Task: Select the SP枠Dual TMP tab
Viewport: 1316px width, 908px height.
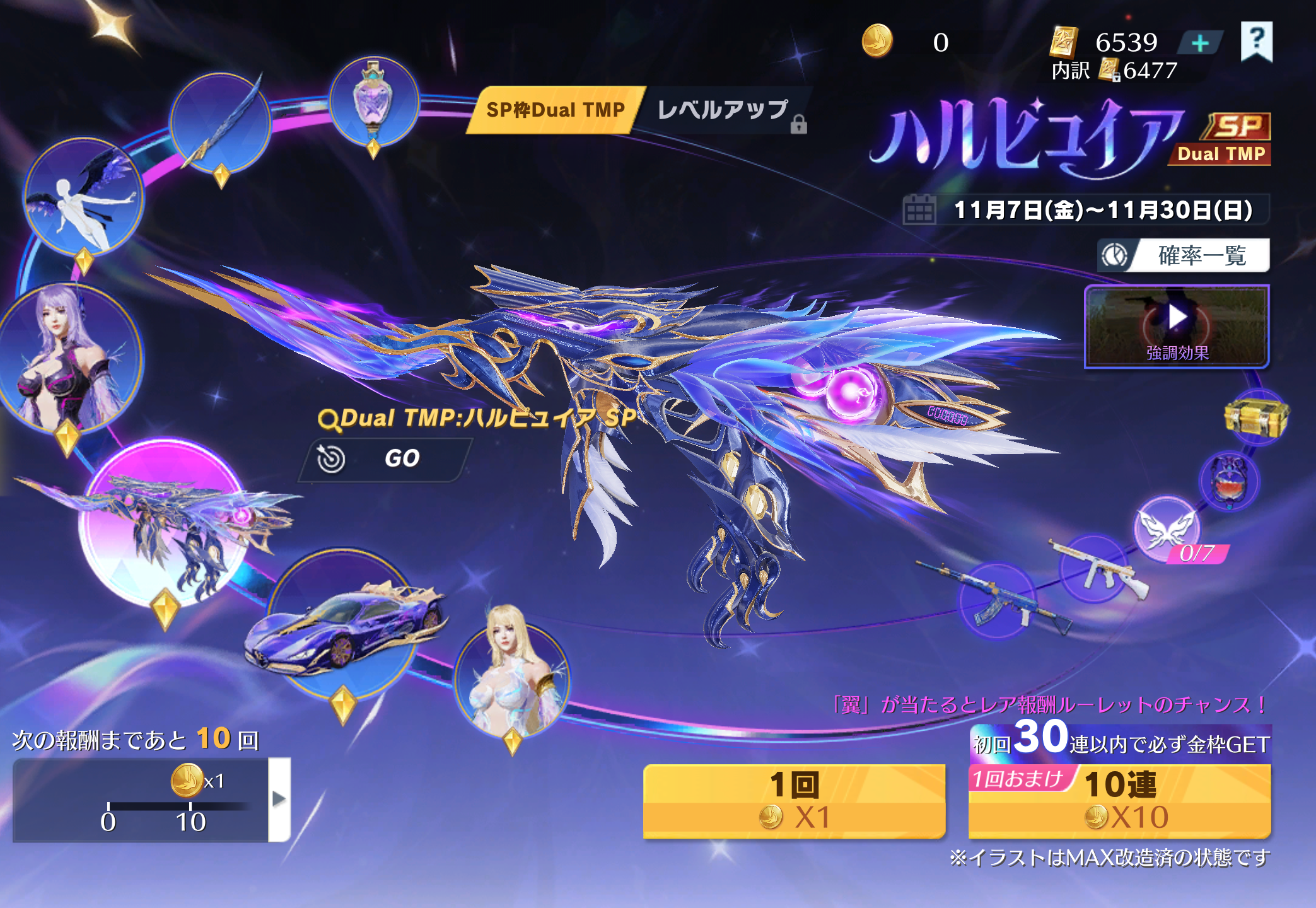Action: (555, 110)
